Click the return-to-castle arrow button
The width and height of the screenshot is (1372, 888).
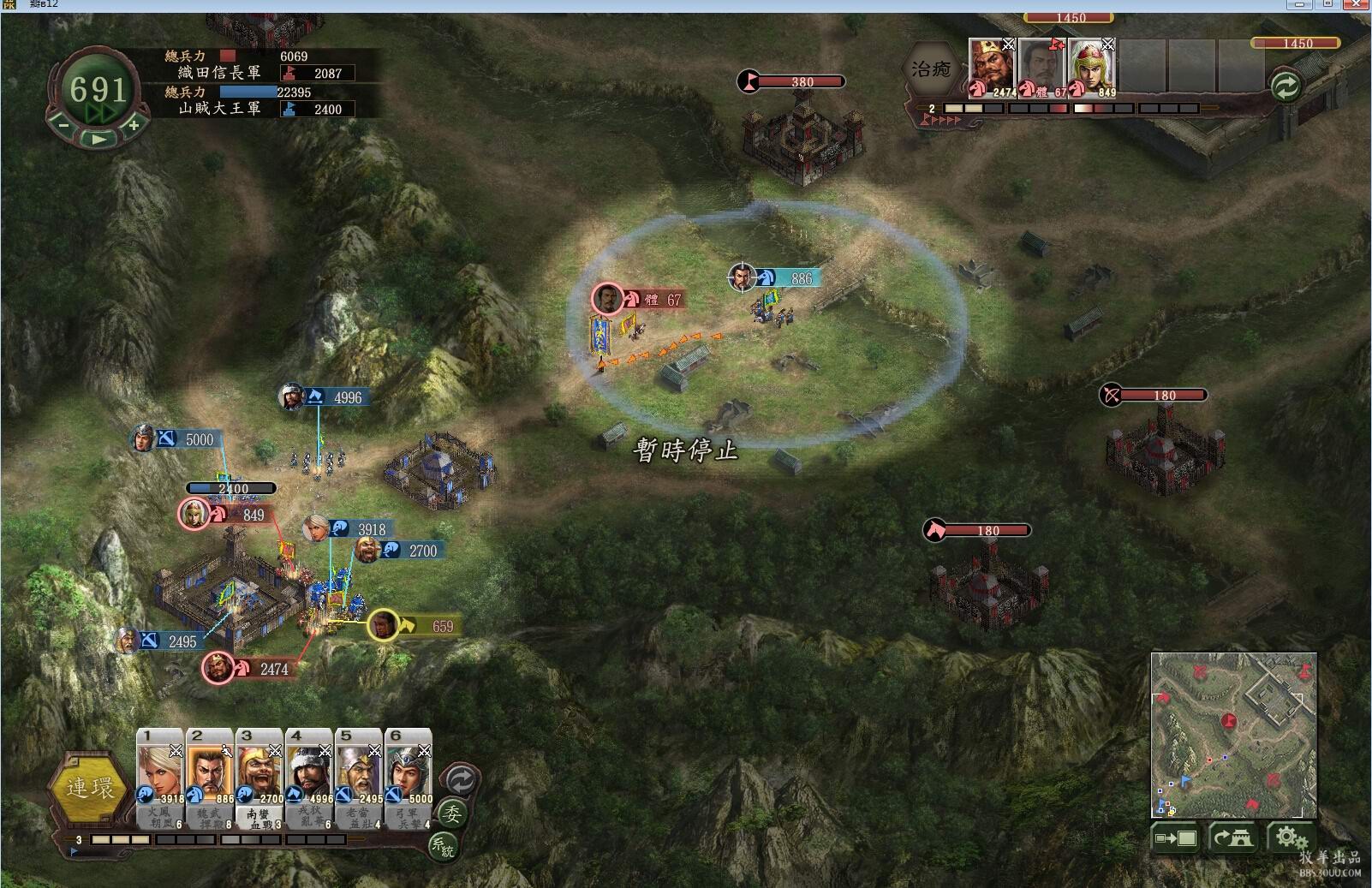1232,838
